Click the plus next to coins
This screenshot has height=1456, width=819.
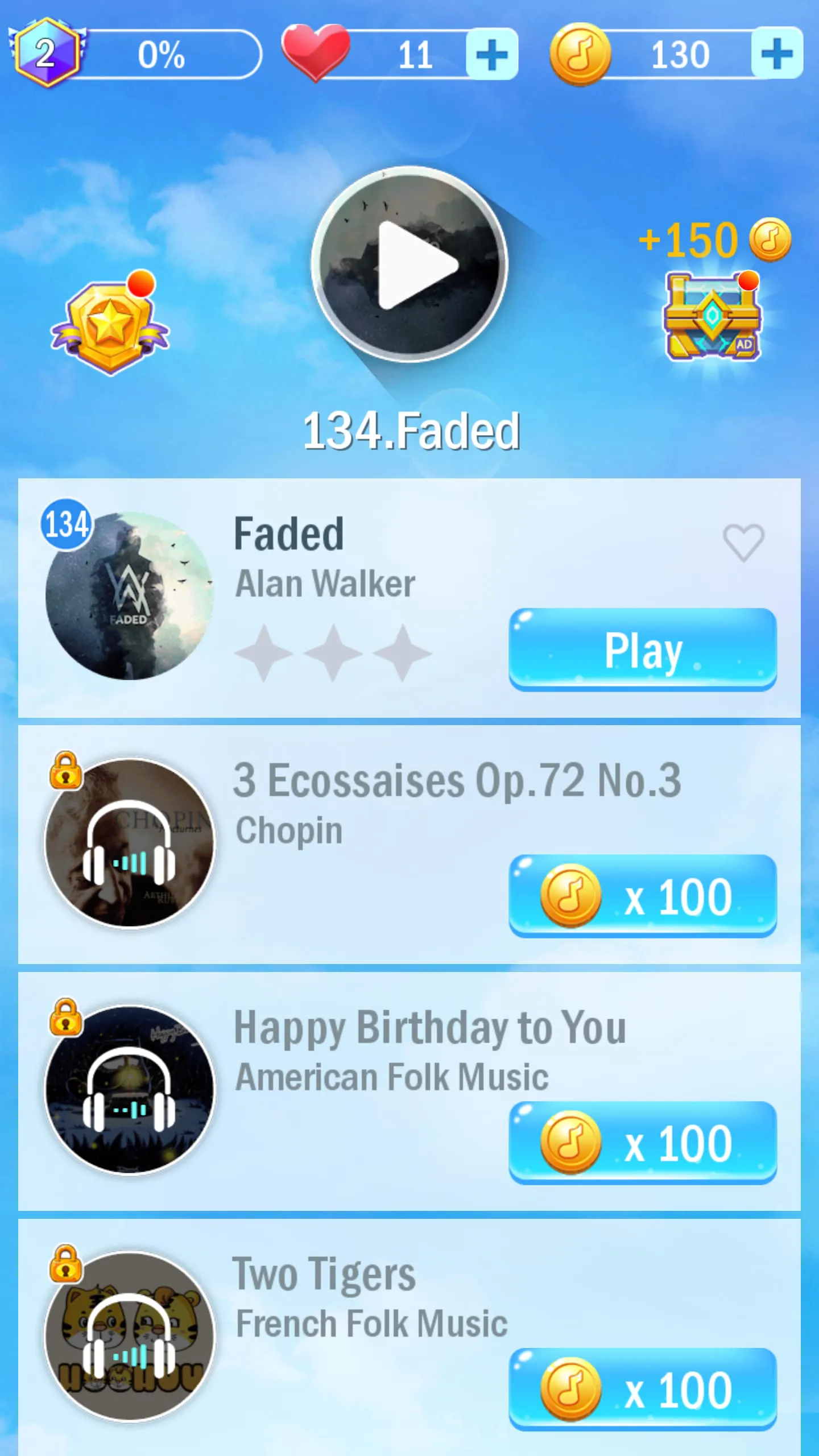pyautogui.click(x=776, y=53)
